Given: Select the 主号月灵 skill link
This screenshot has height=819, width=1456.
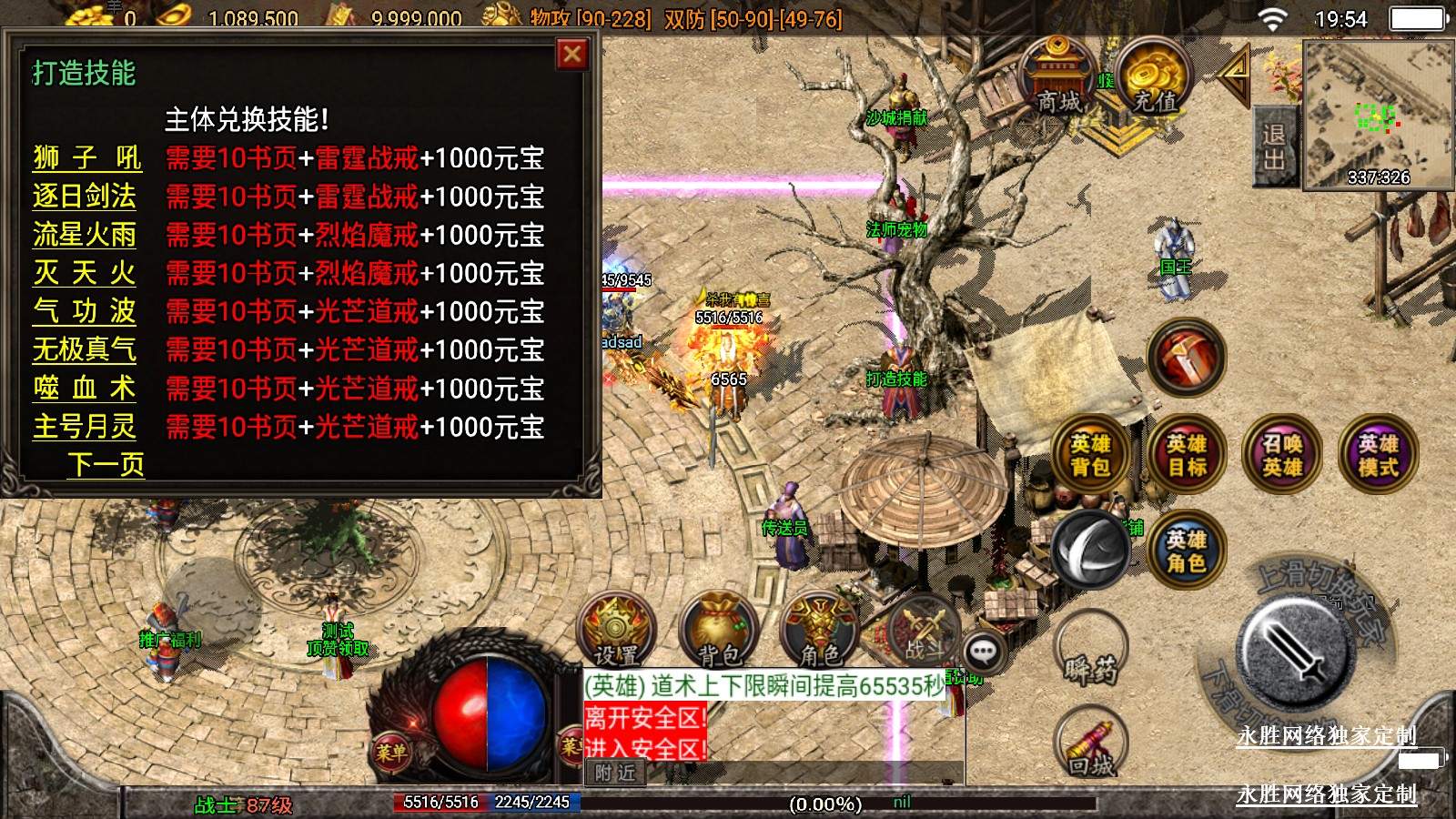Looking at the screenshot, I should pos(85,427).
